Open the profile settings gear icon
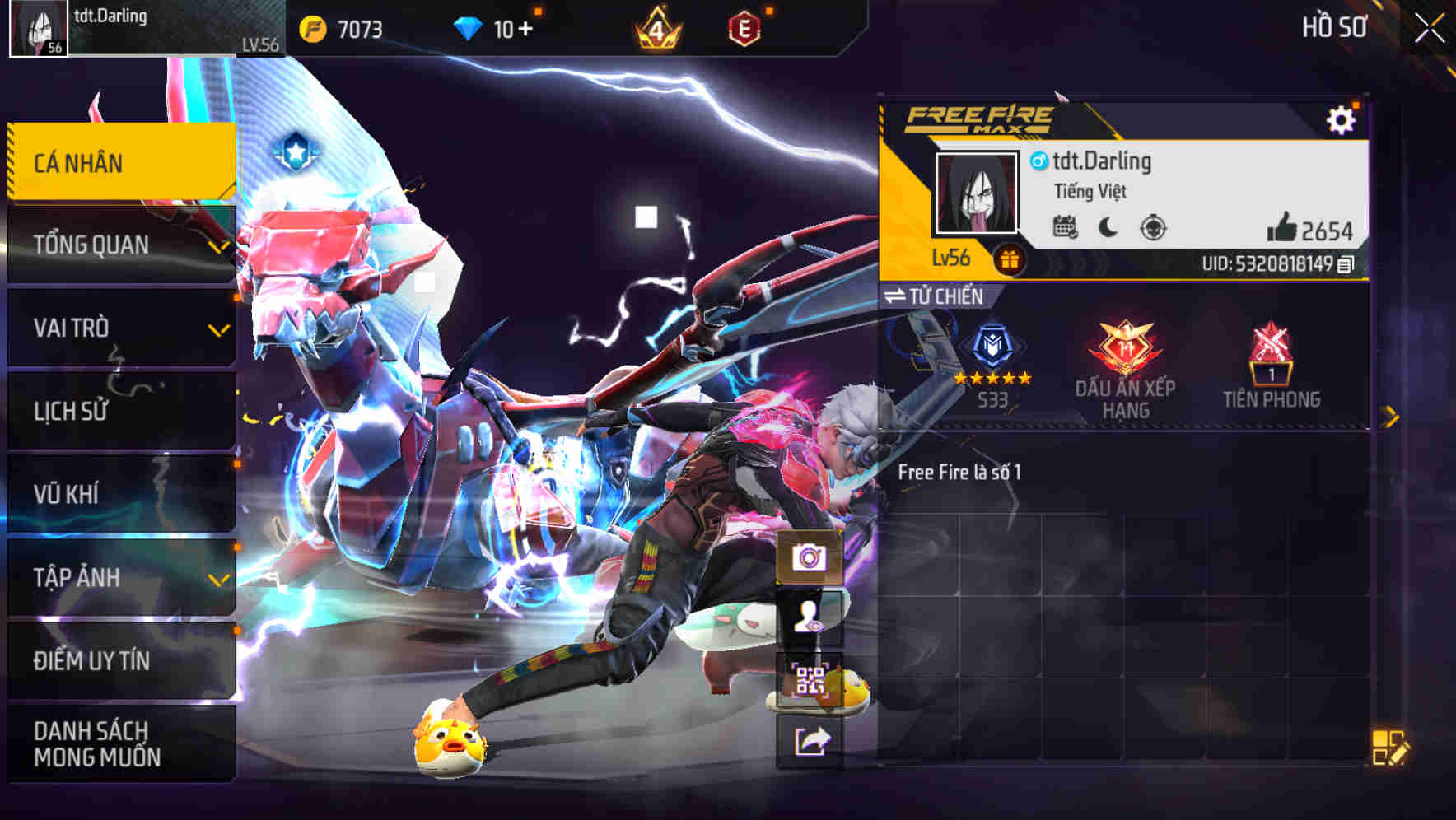 click(1342, 119)
